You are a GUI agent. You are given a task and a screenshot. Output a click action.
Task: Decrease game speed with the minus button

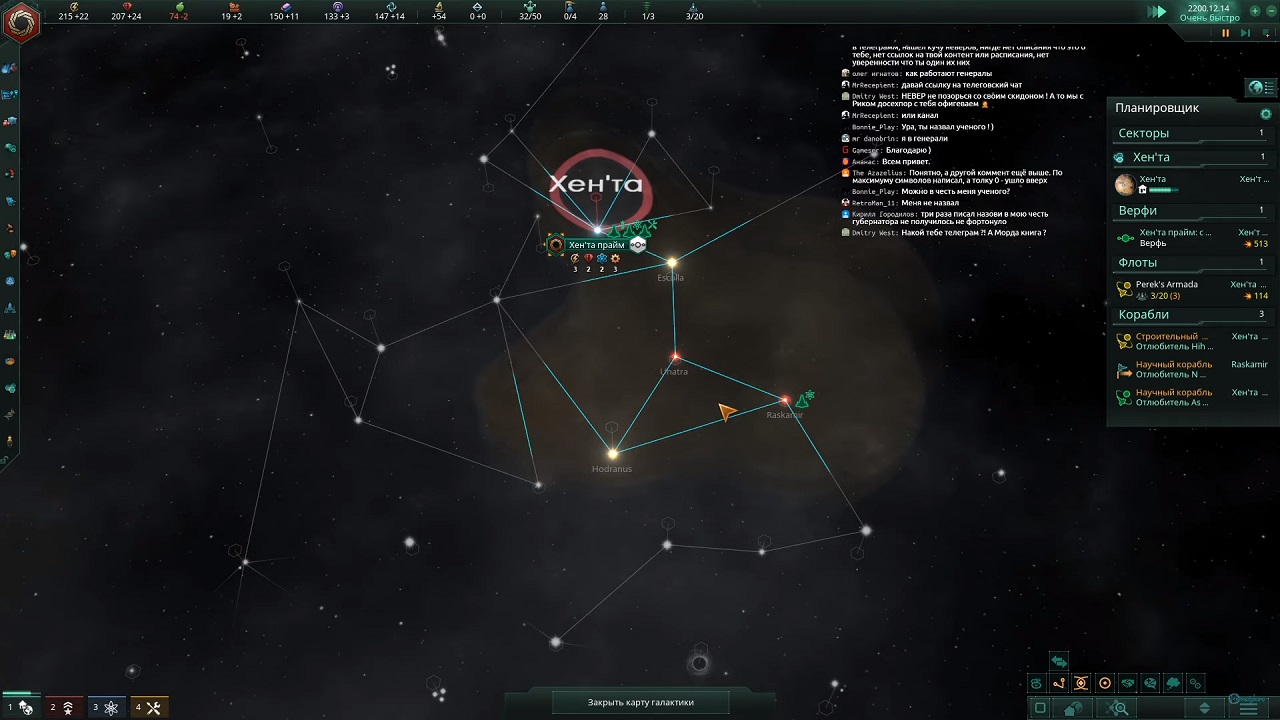[x=1270, y=11]
